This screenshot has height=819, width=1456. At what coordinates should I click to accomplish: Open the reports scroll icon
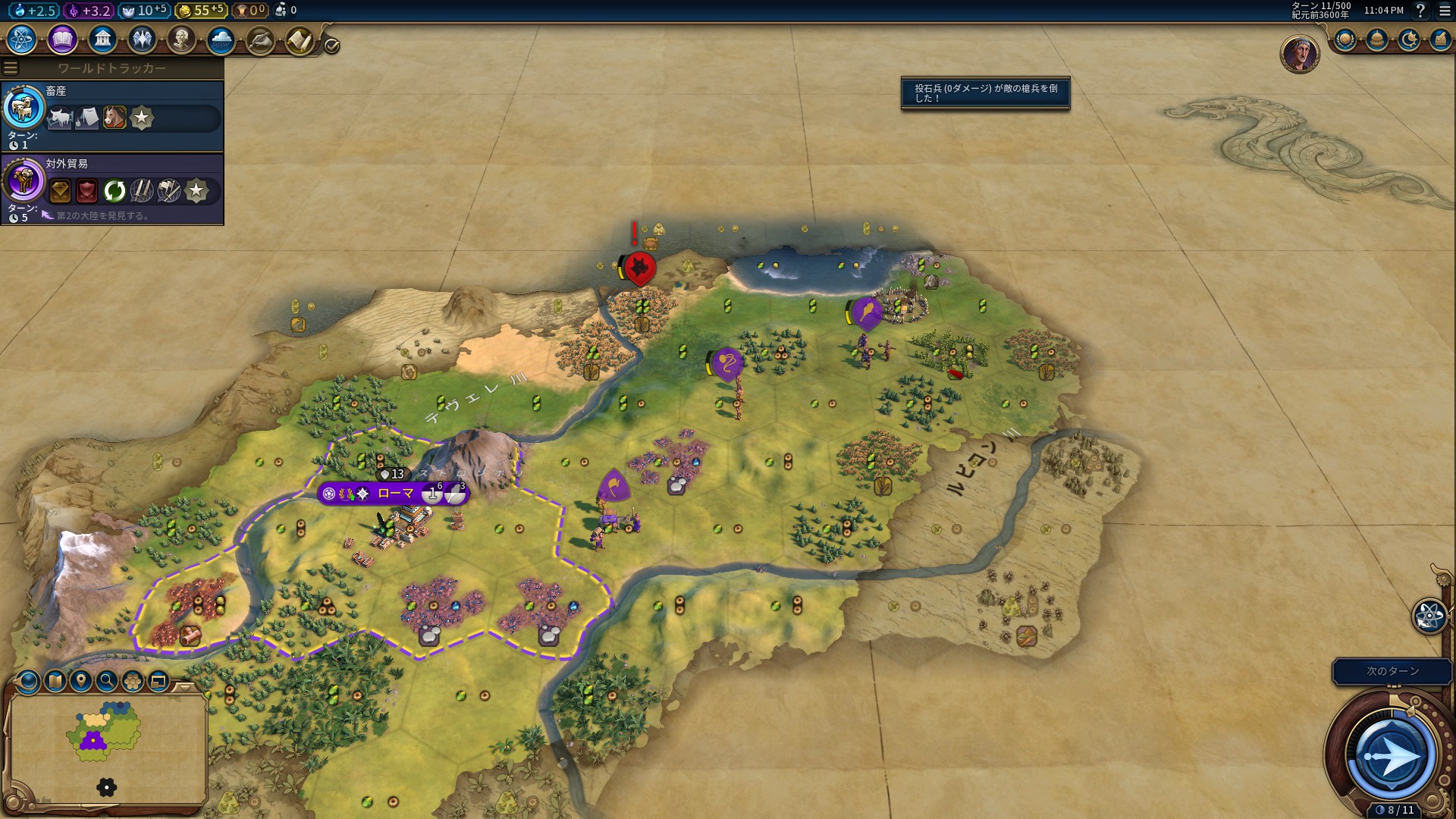[300, 41]
